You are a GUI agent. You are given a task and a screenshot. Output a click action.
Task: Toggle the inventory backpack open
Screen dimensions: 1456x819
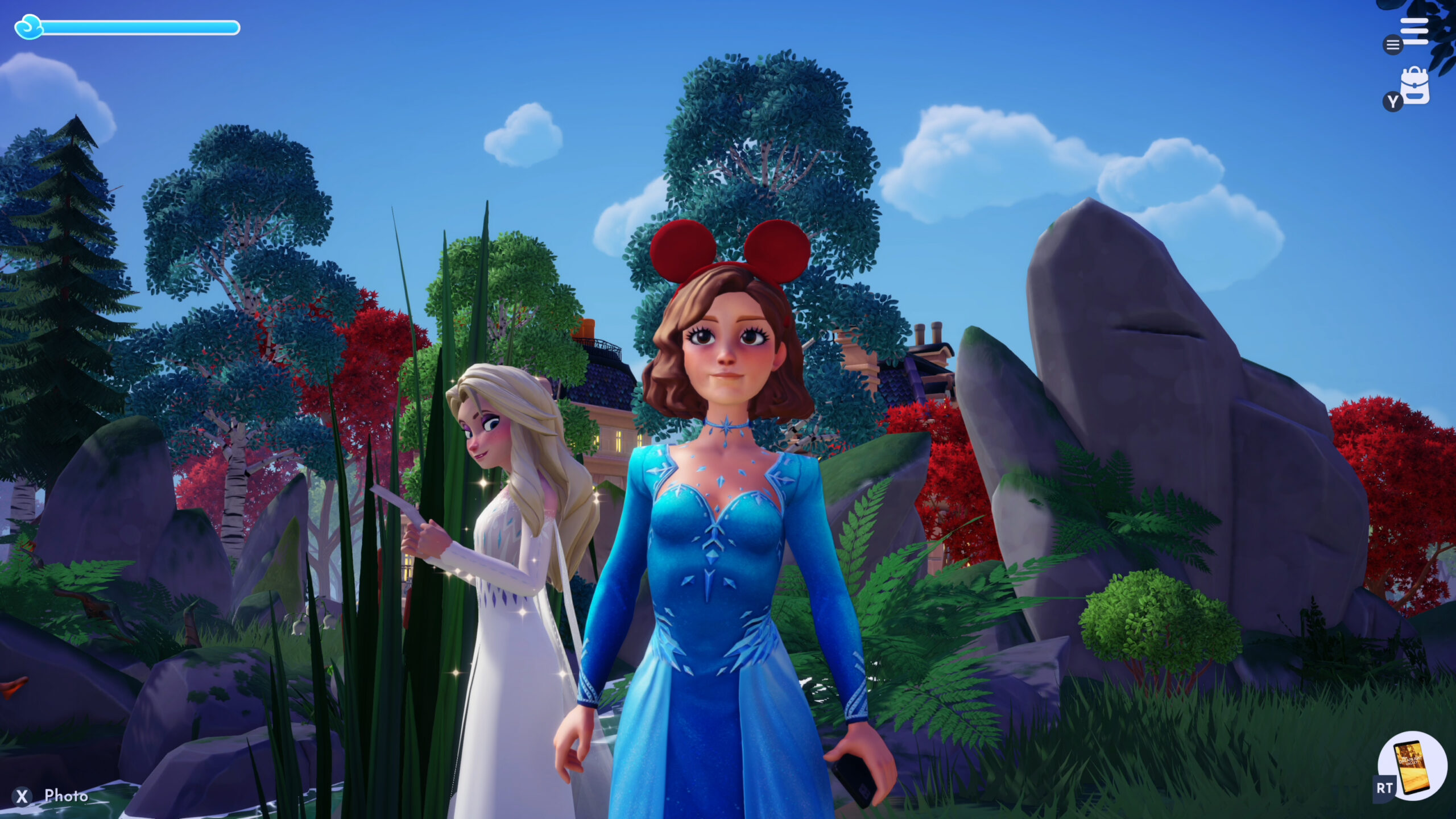click(1416, 85)
